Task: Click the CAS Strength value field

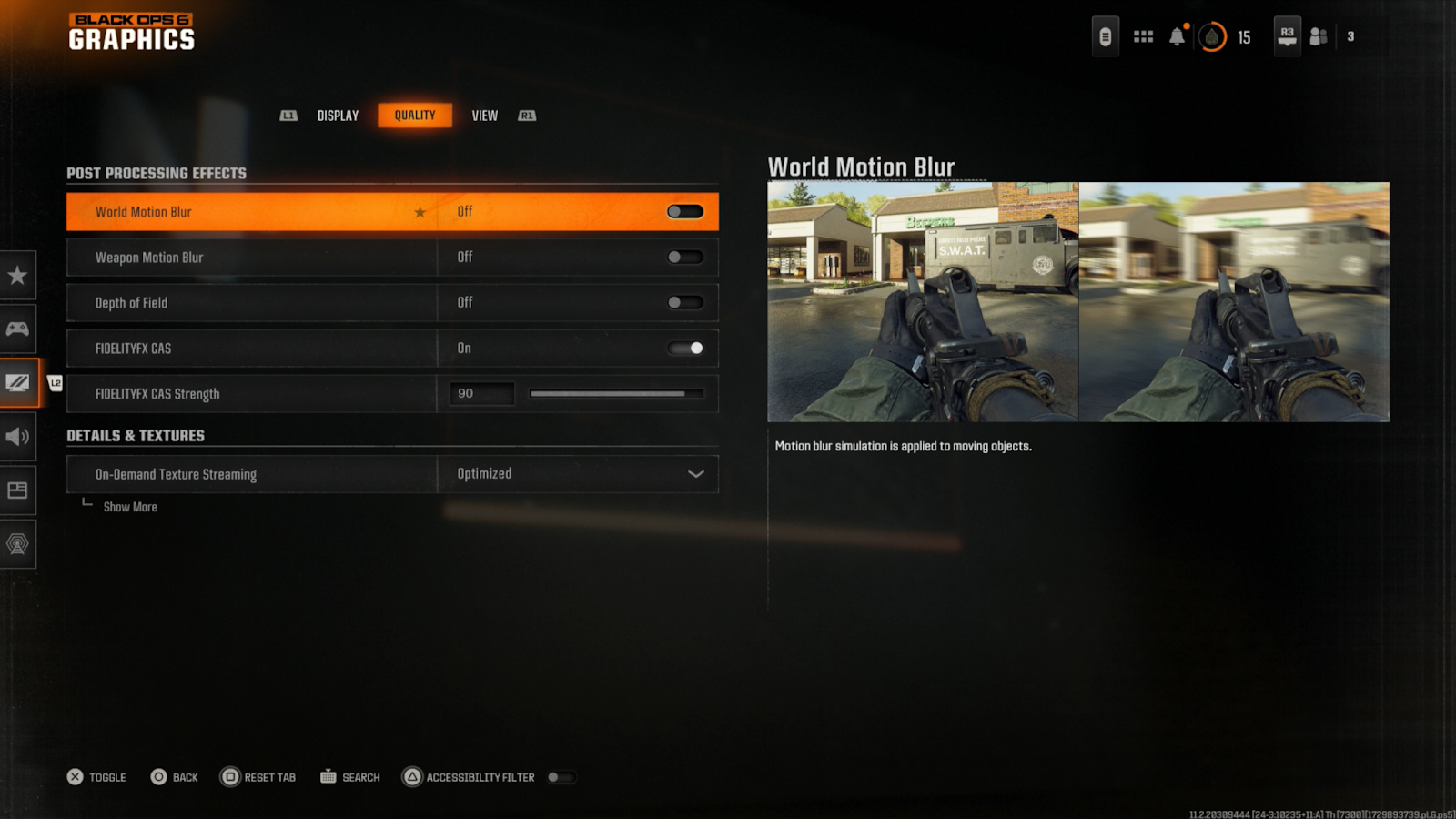Action: [x=481, y=394]
